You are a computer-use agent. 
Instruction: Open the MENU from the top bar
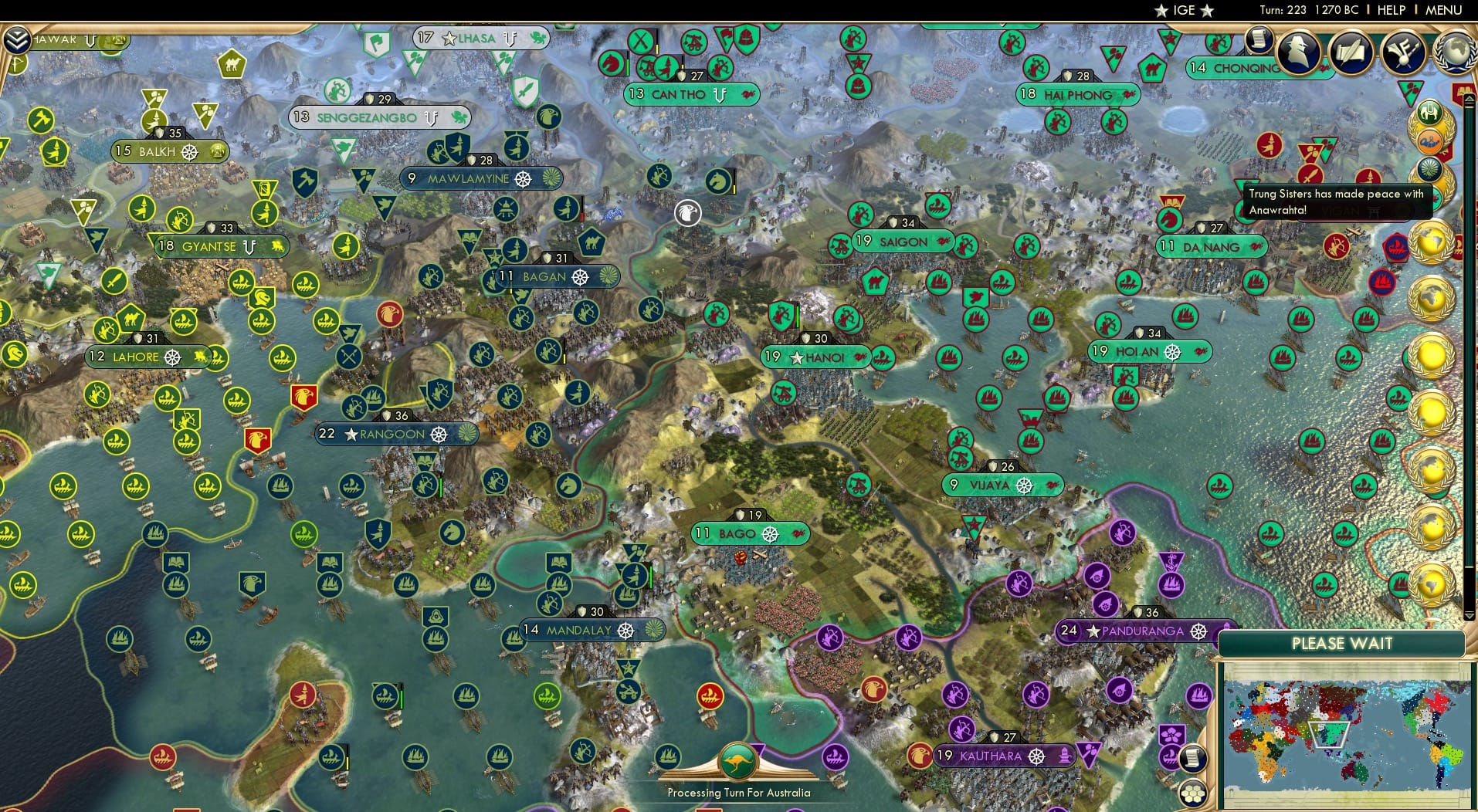pos(1445,10)
